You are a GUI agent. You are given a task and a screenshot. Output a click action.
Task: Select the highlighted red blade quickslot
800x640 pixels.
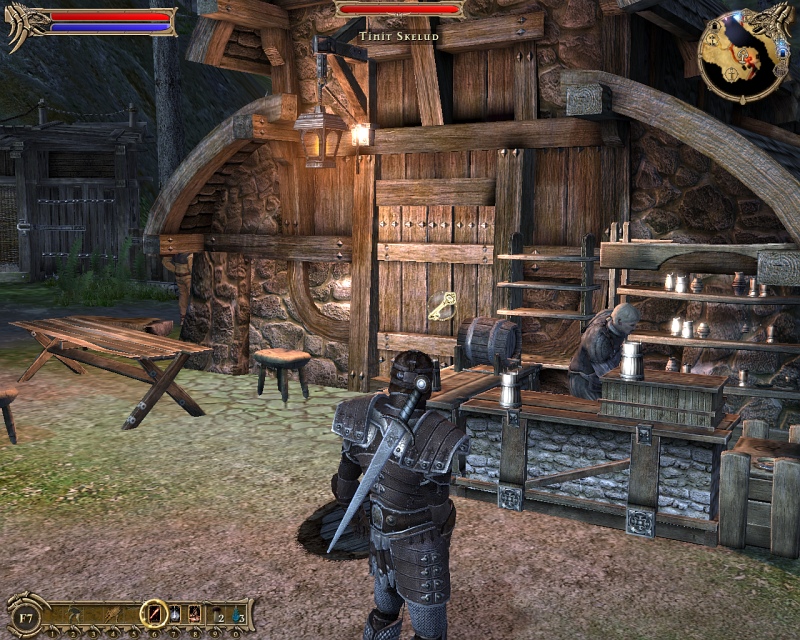pyautogui.click(x=154, y=613)
